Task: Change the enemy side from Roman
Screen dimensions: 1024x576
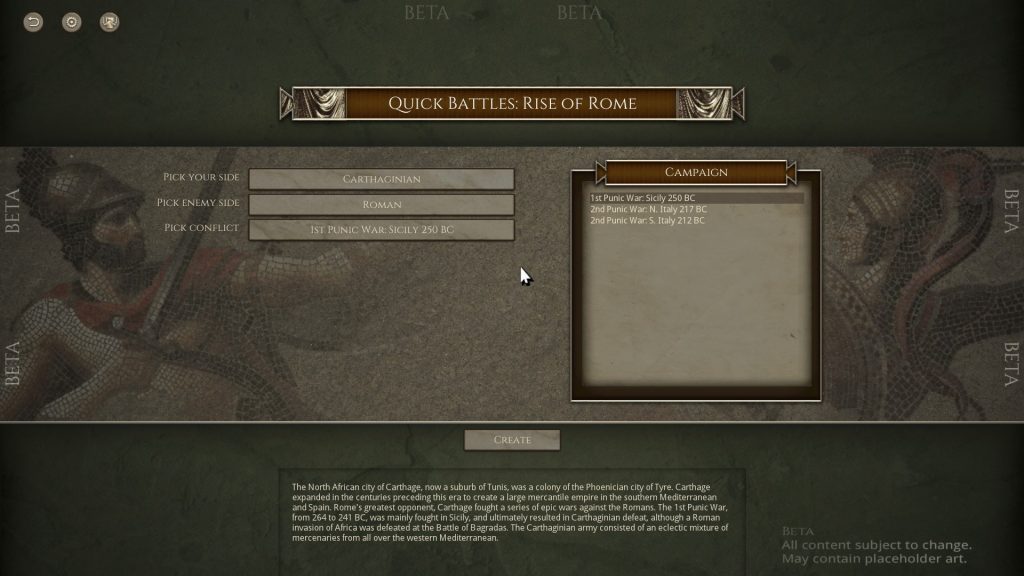Action: pyautogui.click(x=381, y=204)
